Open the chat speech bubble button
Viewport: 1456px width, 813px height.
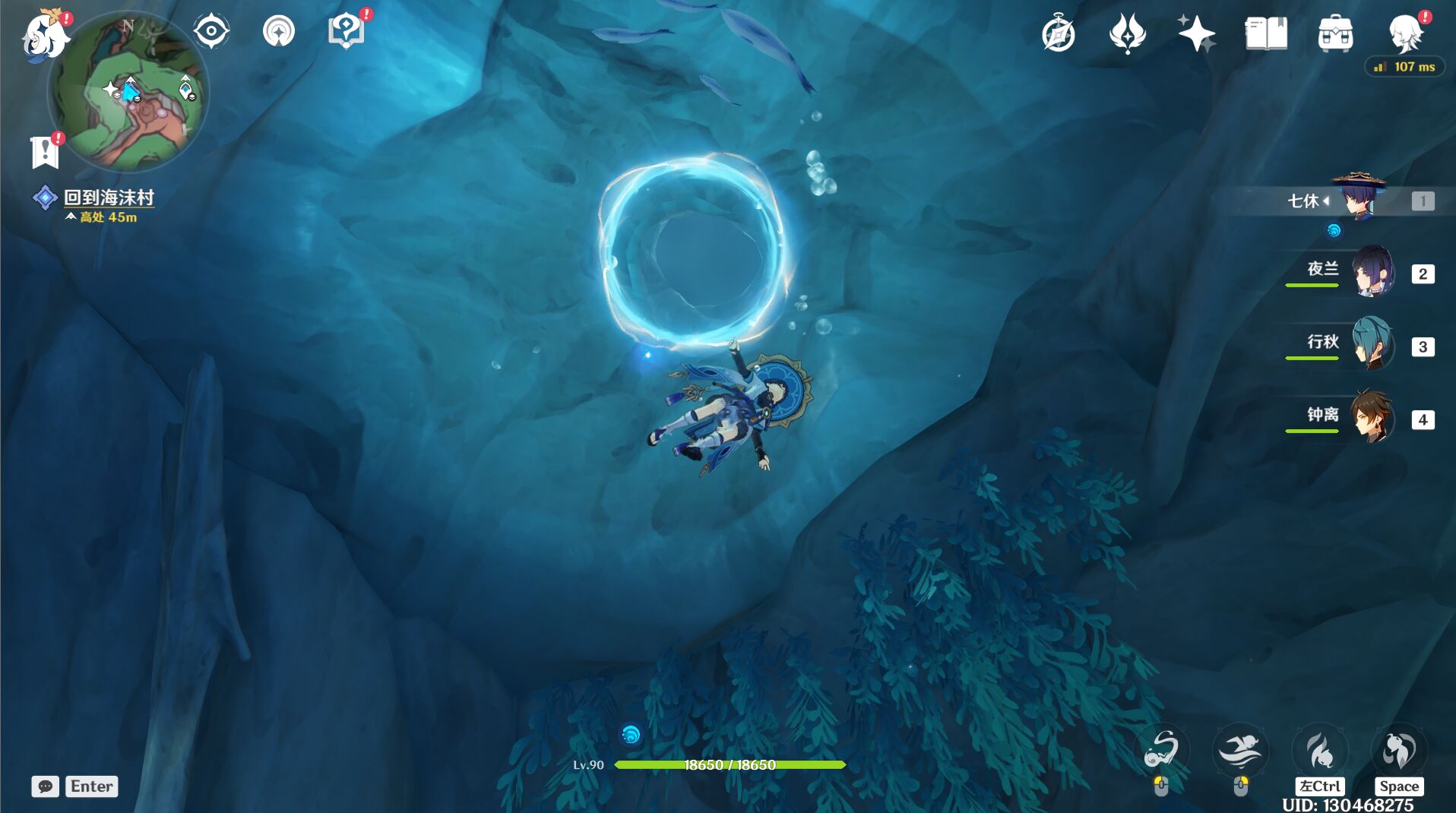coord(45,786)
